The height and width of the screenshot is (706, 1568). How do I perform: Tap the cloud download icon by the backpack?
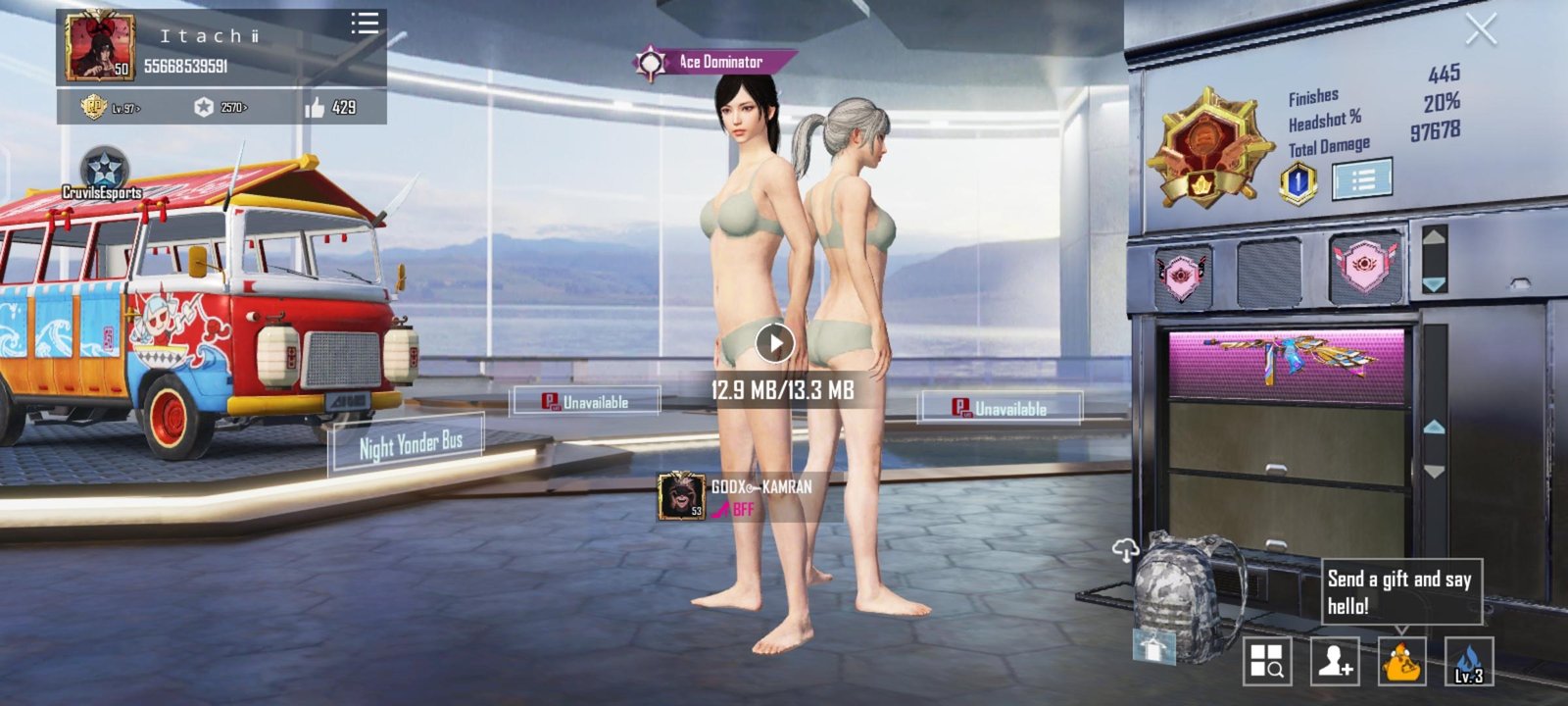(x=1124, y=551)
